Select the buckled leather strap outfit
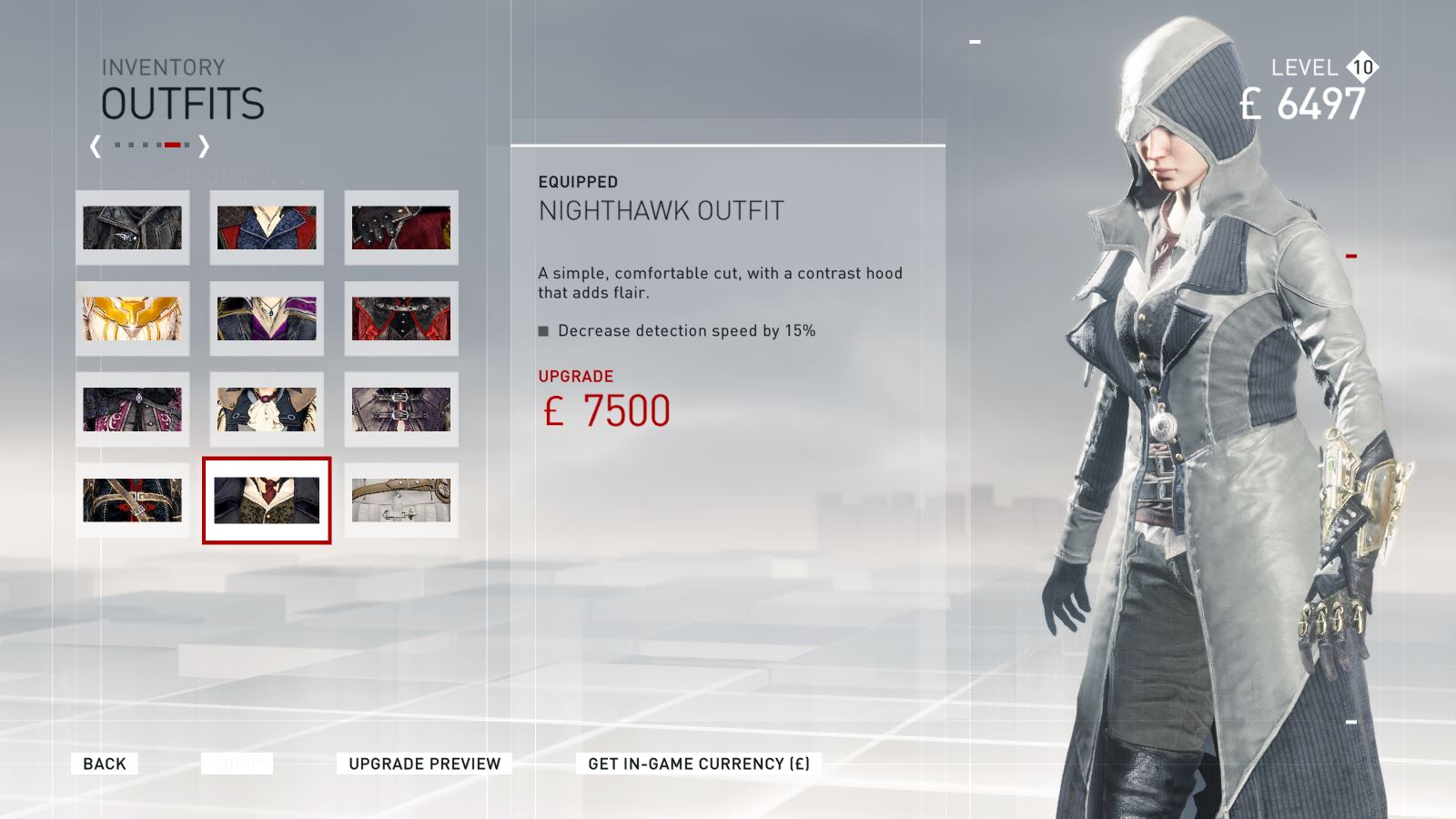Image resolution: width=1456 pixels, height=819 pixels. point(402,410)
